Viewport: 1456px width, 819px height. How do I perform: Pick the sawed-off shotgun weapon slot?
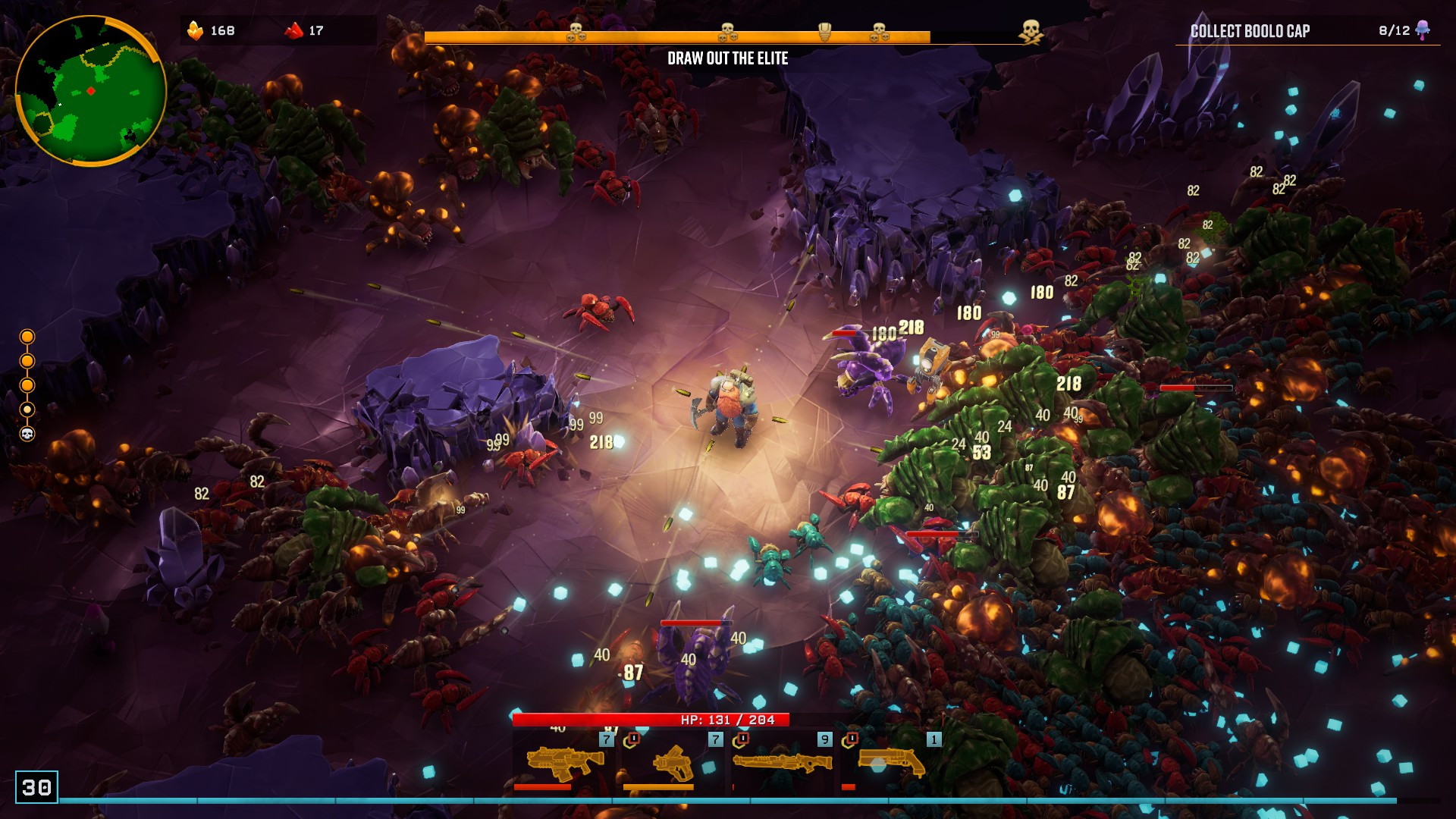point(892,762)
